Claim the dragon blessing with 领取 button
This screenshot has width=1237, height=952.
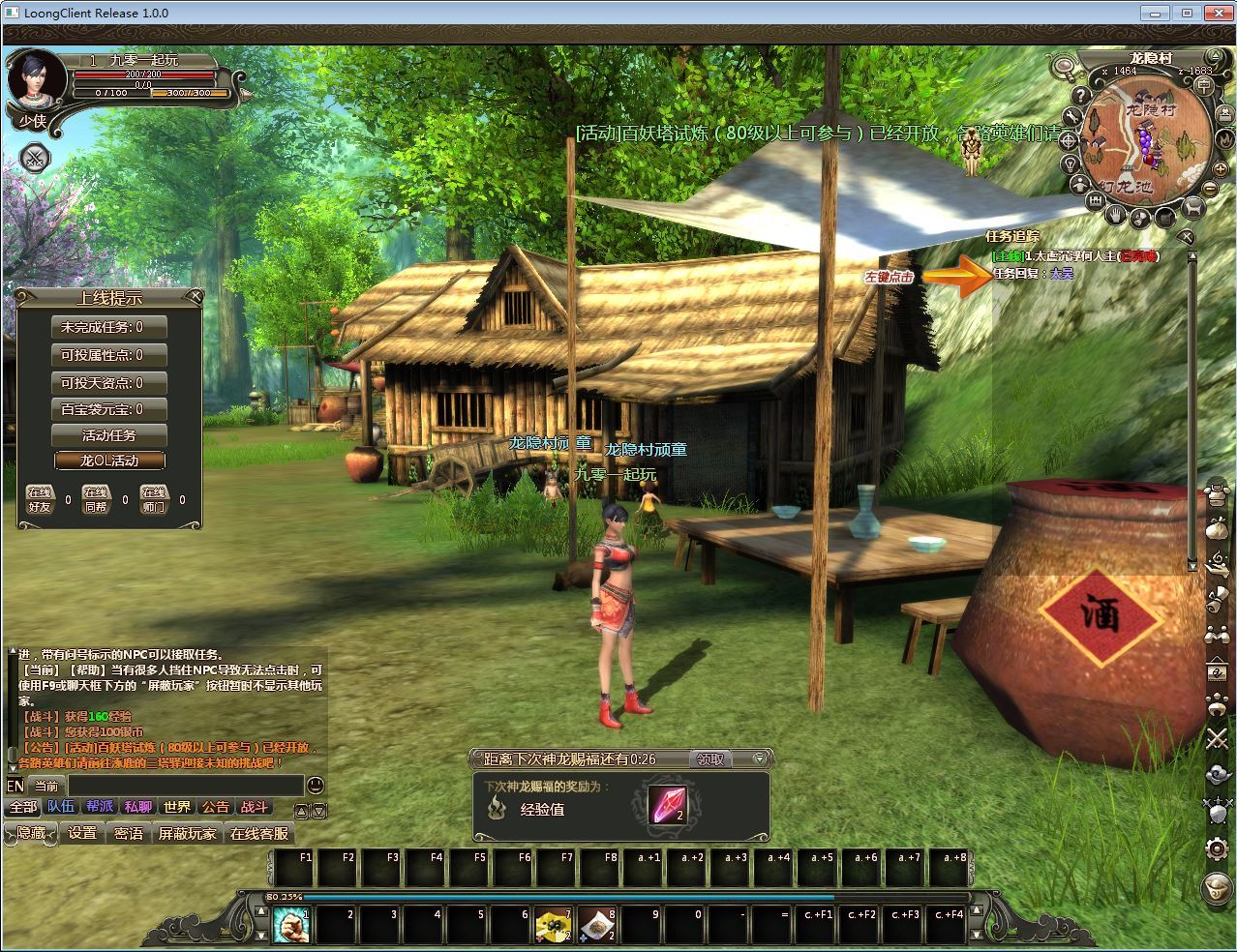click(x=711, y=759)
